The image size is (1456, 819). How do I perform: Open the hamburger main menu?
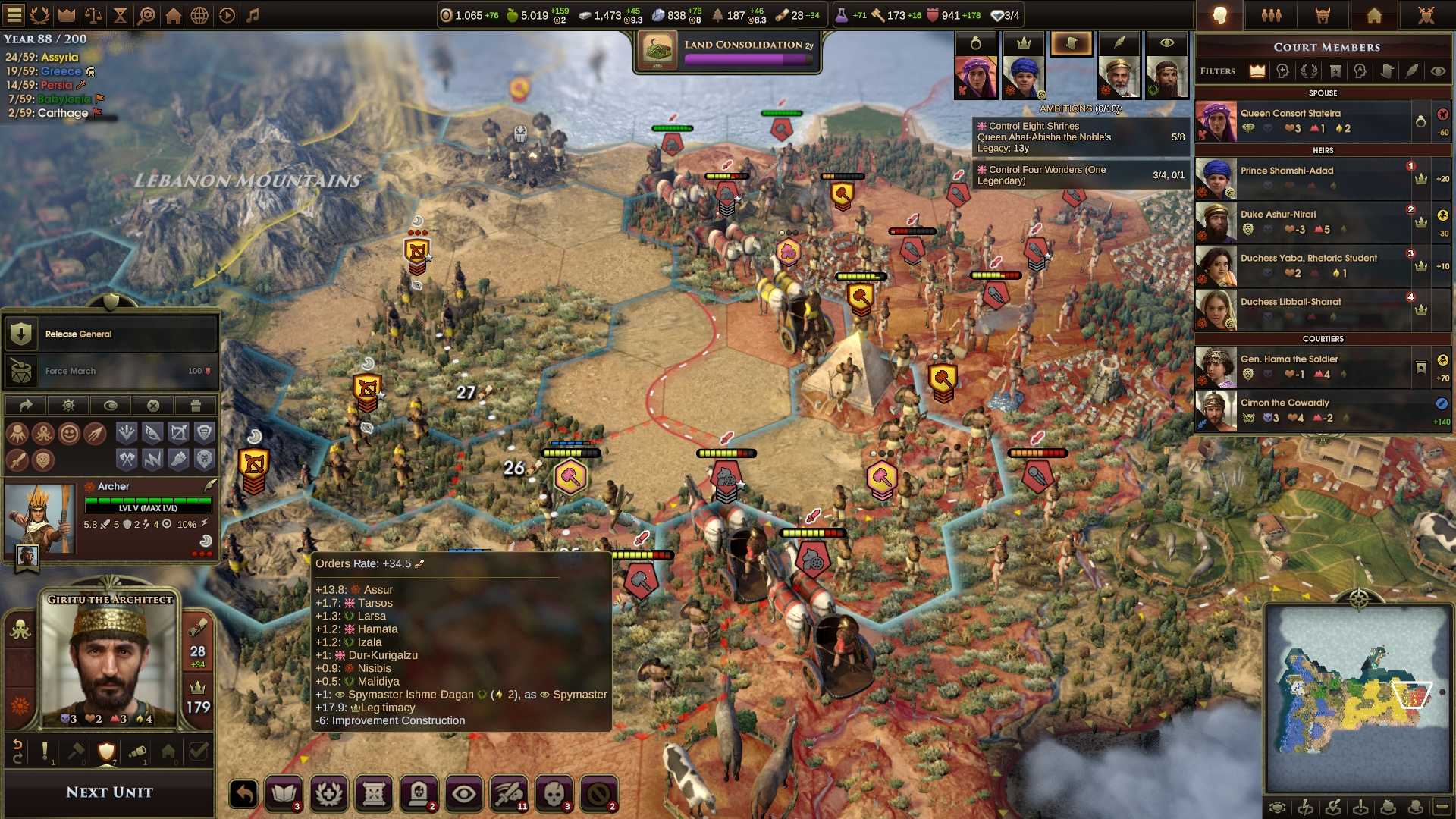click(14, 15)
